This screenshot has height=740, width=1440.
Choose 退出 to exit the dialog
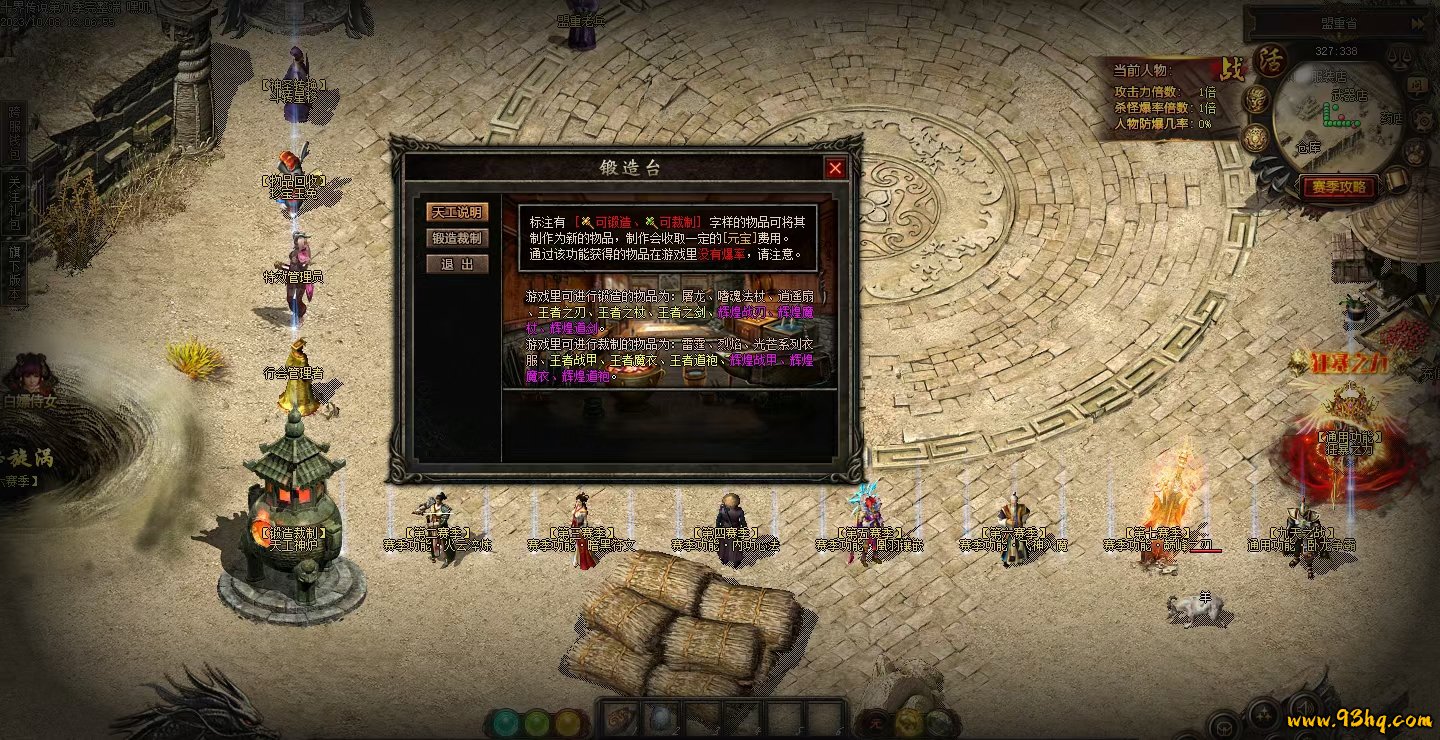click(x=457, y=264)
